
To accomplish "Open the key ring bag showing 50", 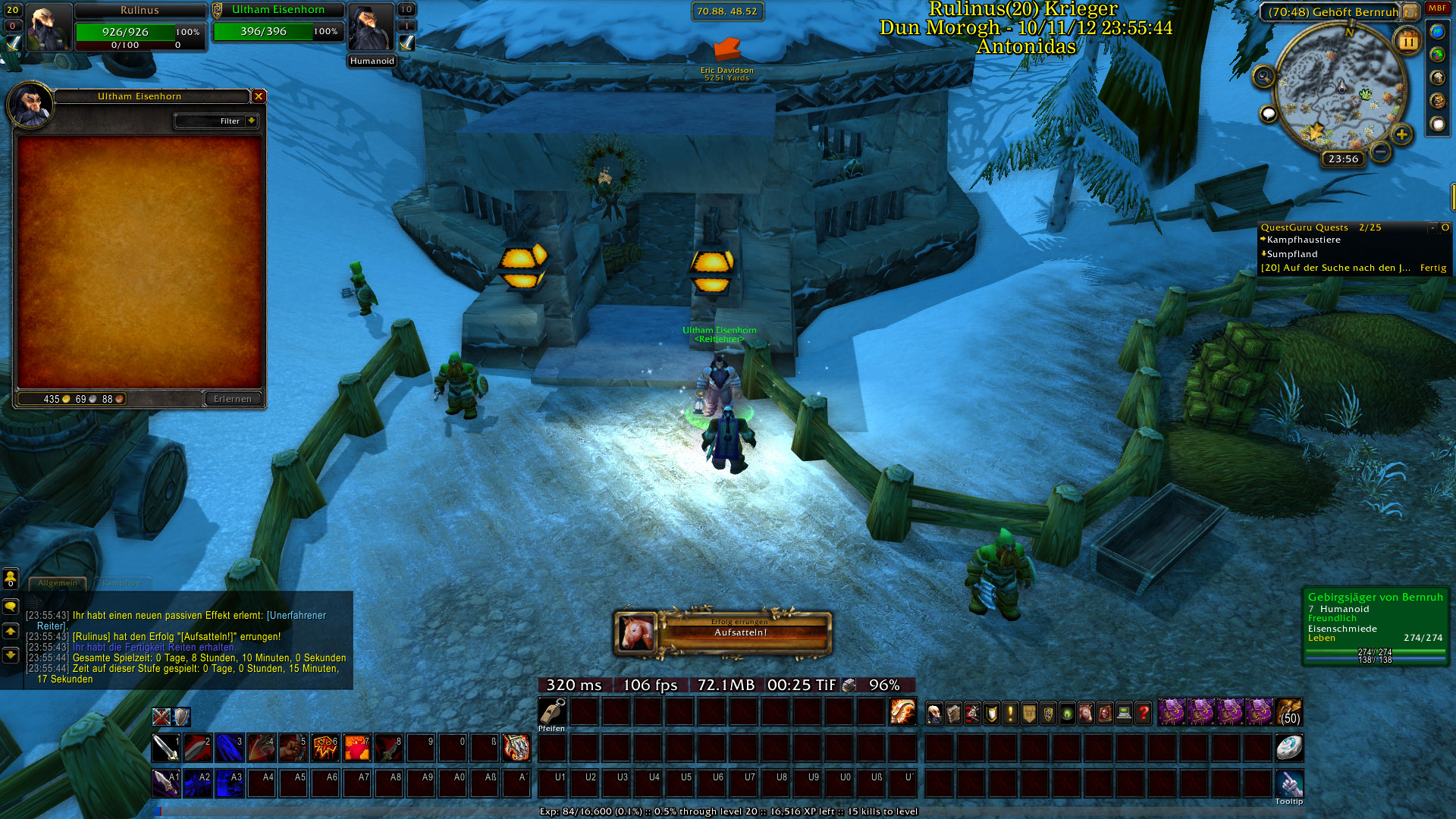I will pyautogui.click(x=1288, y=712).
